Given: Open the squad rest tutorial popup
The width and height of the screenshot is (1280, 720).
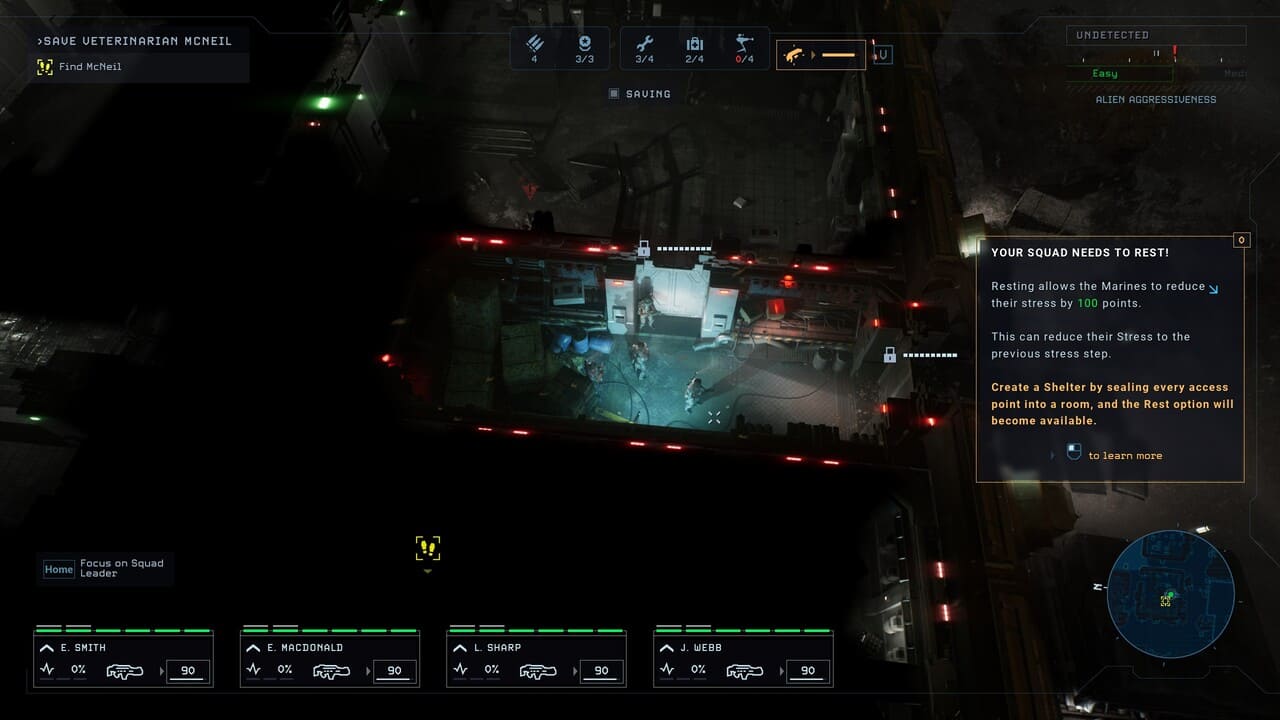Looking at the screenshot, I should 1110,360.
